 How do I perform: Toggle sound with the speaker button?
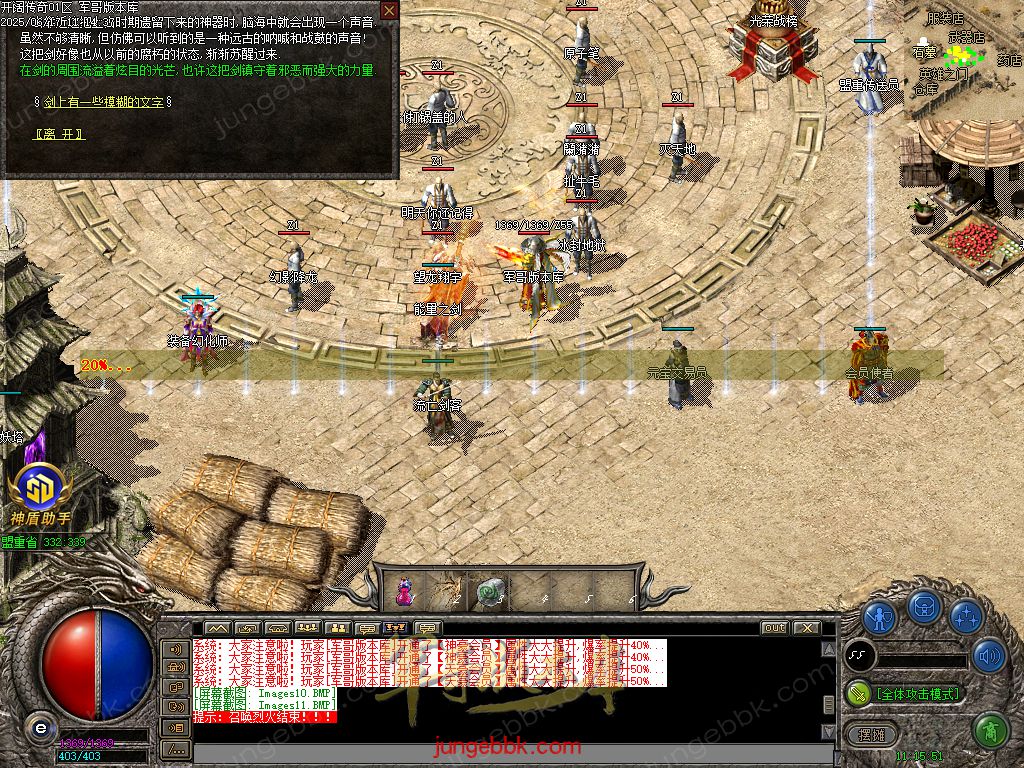click(x=989, y=655)
